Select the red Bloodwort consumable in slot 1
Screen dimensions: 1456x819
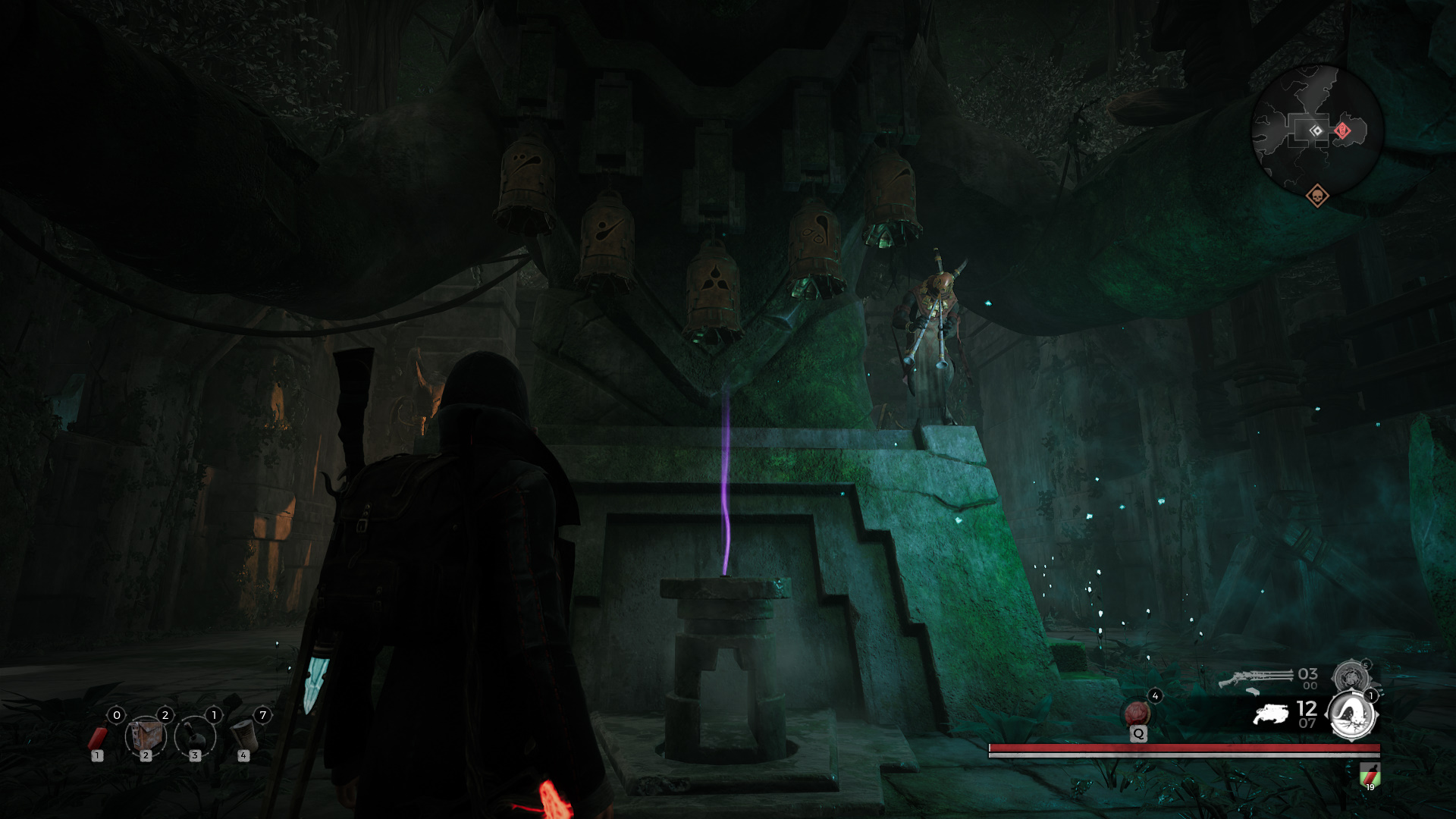tap(99, 739)
